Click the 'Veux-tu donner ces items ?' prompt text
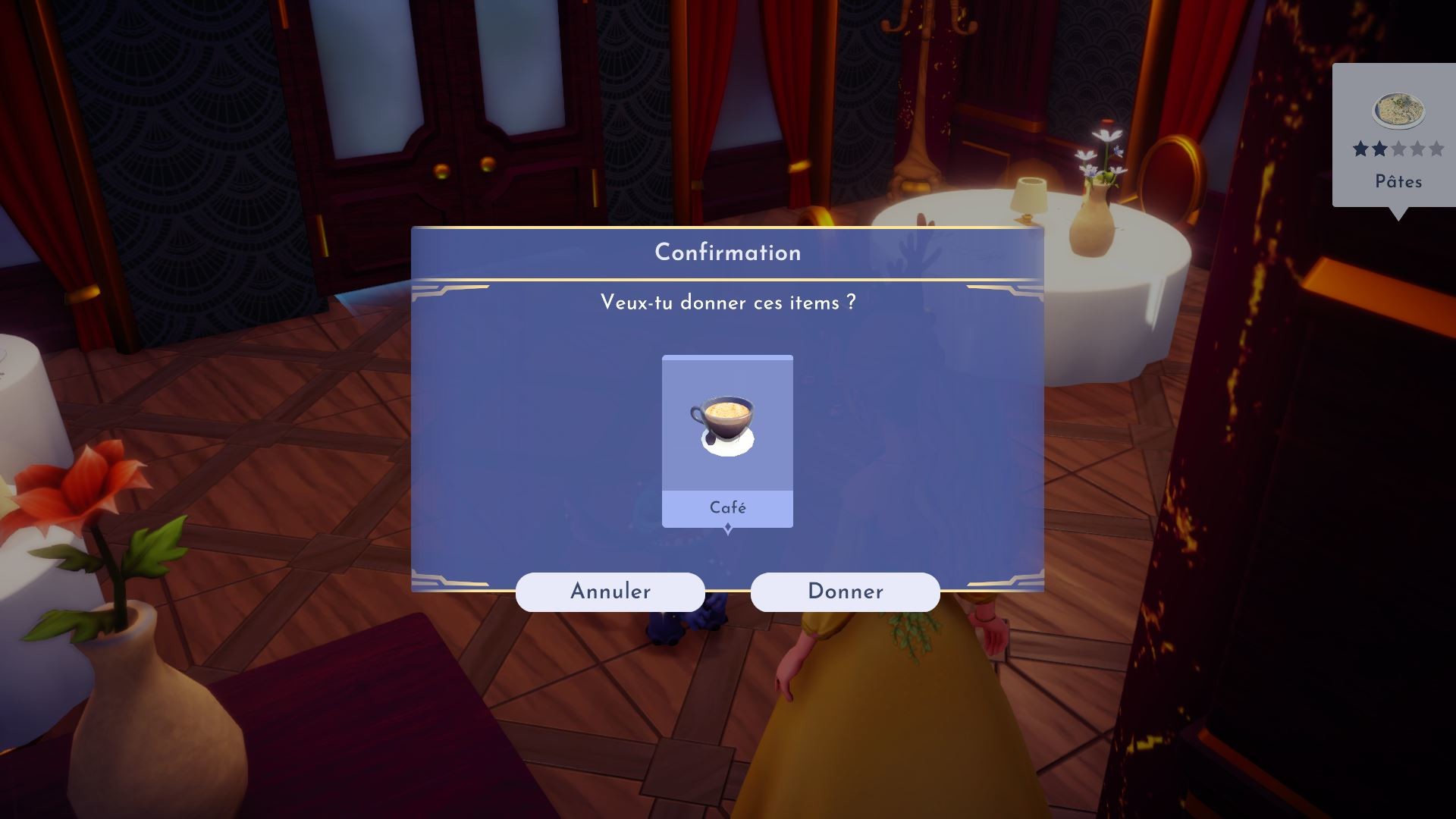 point(726,303)
